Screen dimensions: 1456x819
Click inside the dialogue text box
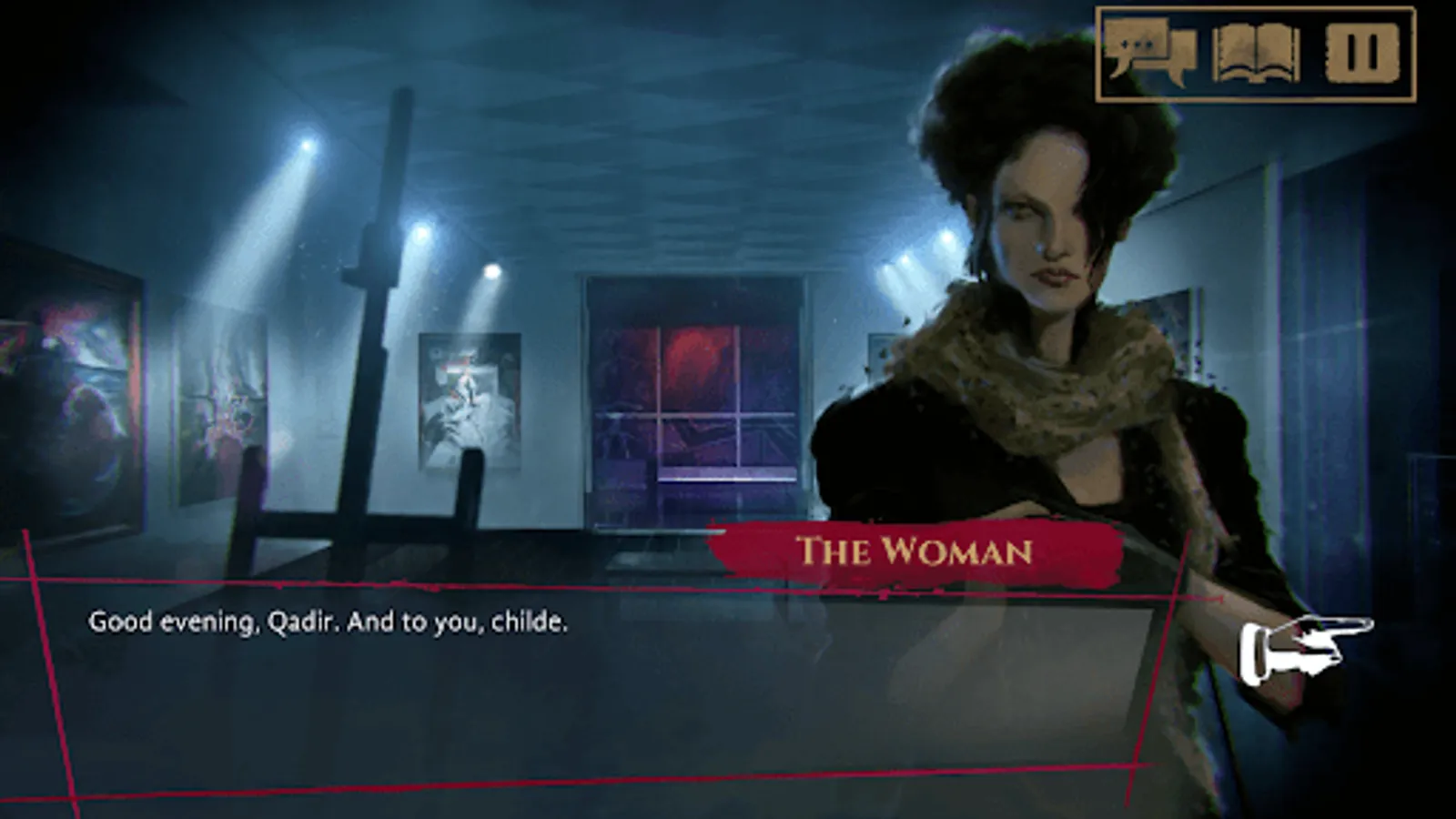click(546, 673)
